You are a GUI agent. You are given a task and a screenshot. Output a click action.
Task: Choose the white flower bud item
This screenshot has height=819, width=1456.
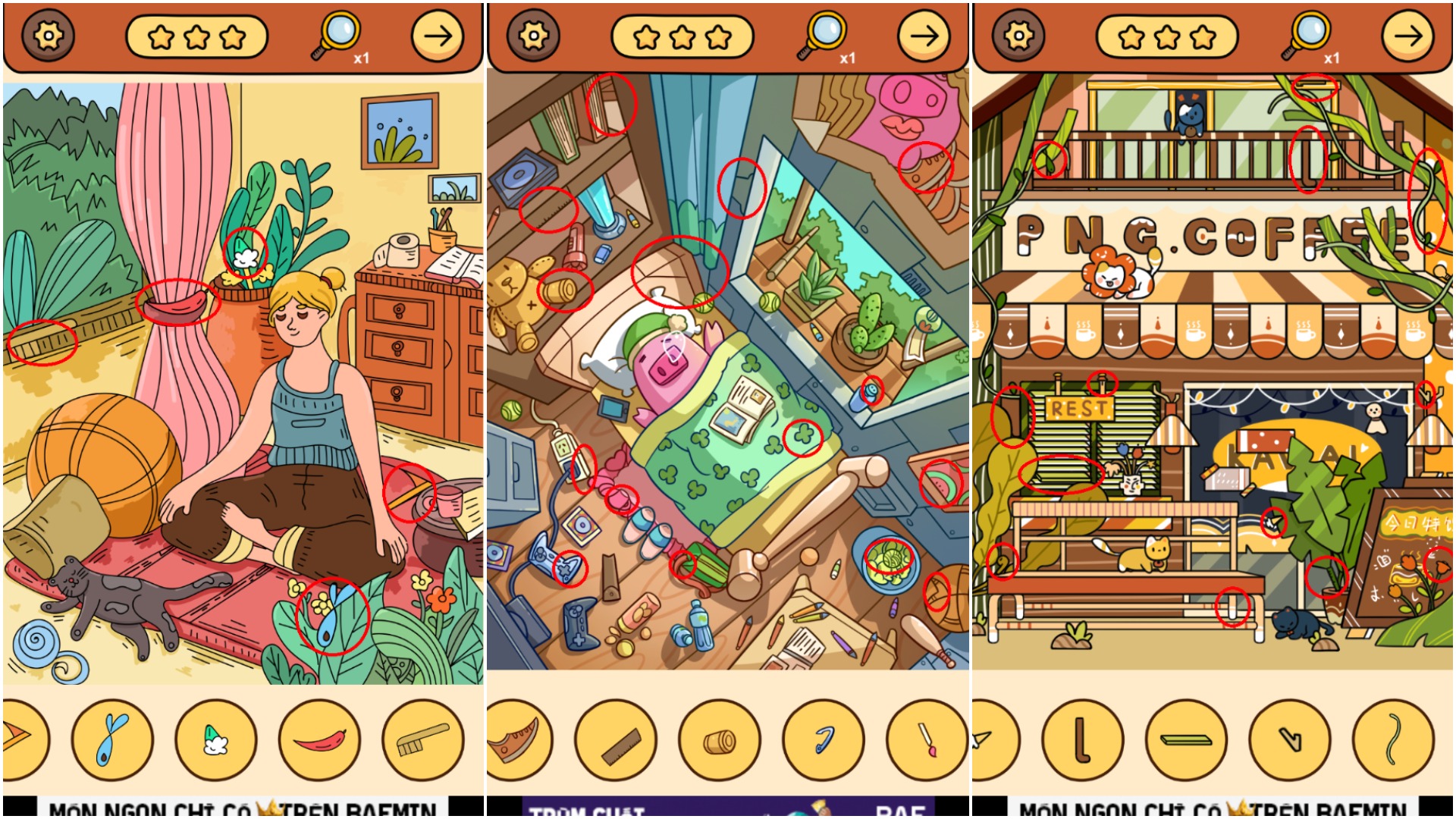[216, 739]
